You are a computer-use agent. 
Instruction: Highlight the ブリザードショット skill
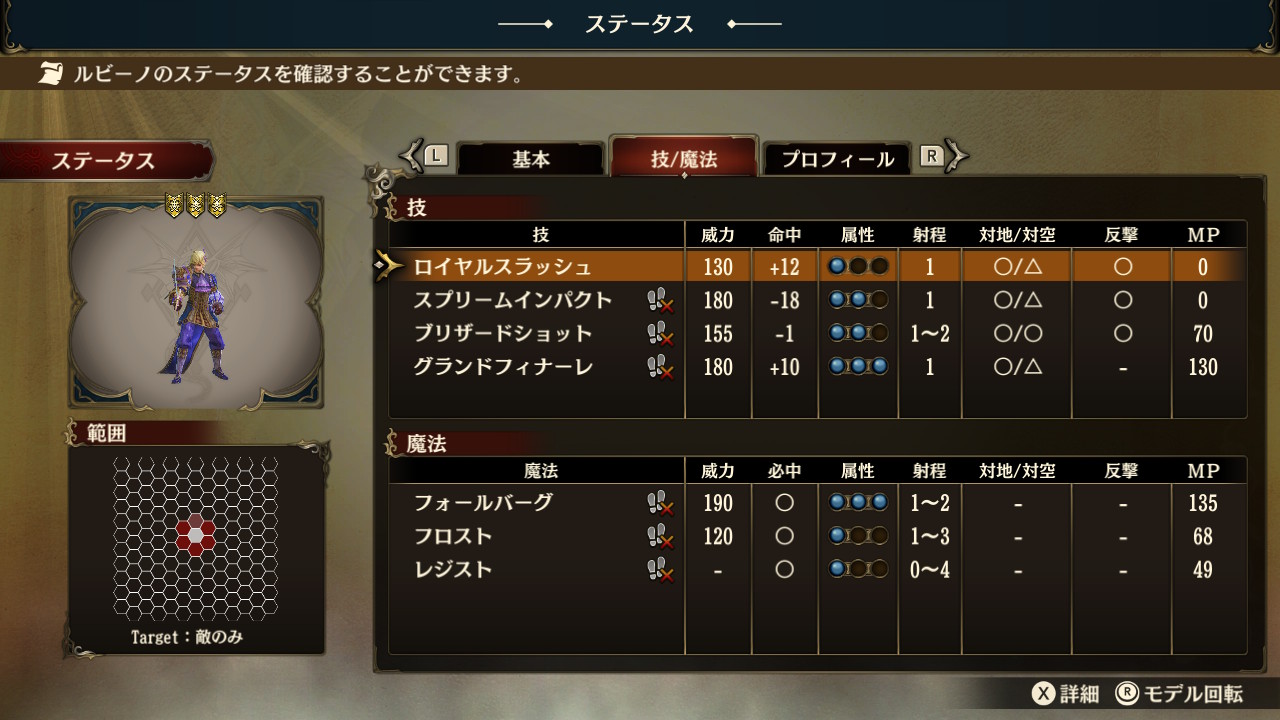point(503,334)
